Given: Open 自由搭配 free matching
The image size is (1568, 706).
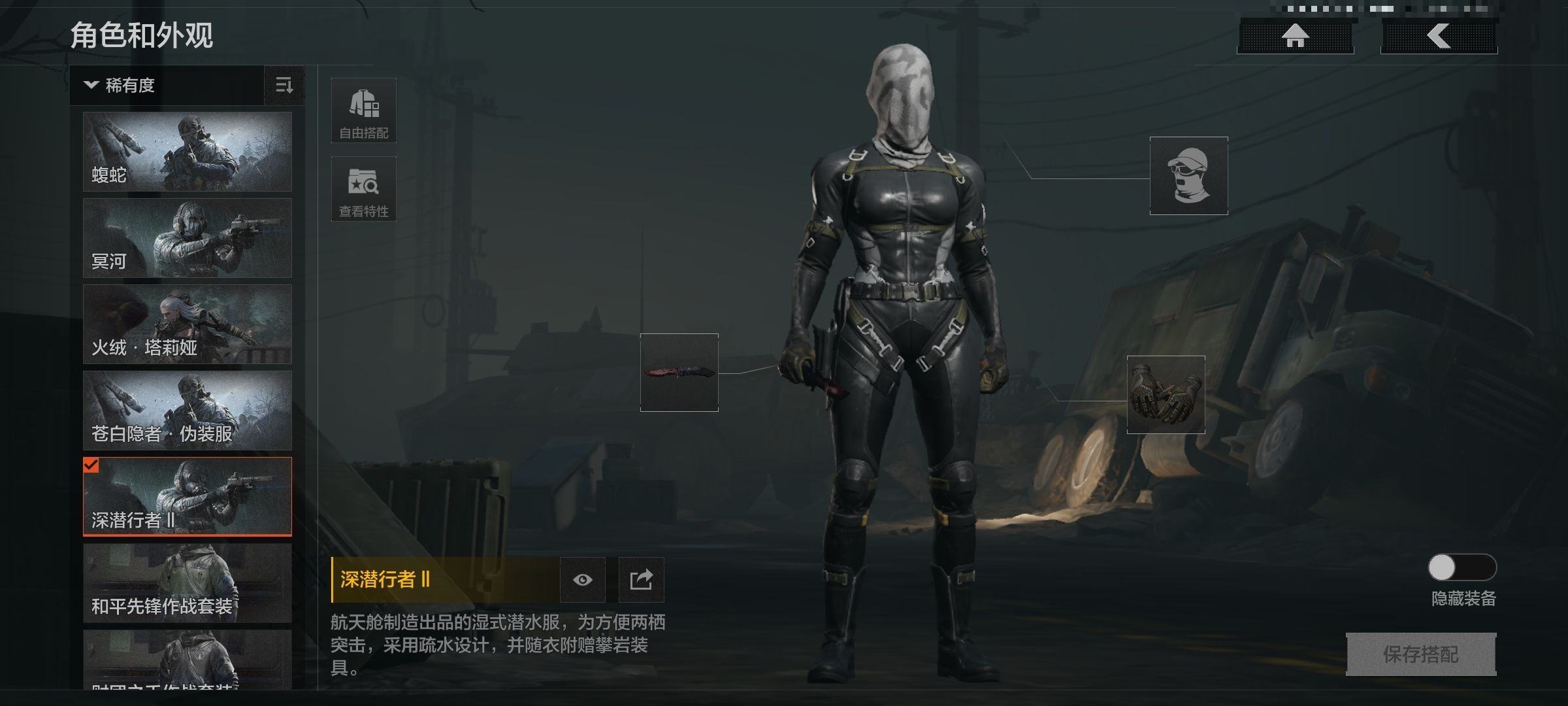Looking at the screenshot, I should pos(363,110).
